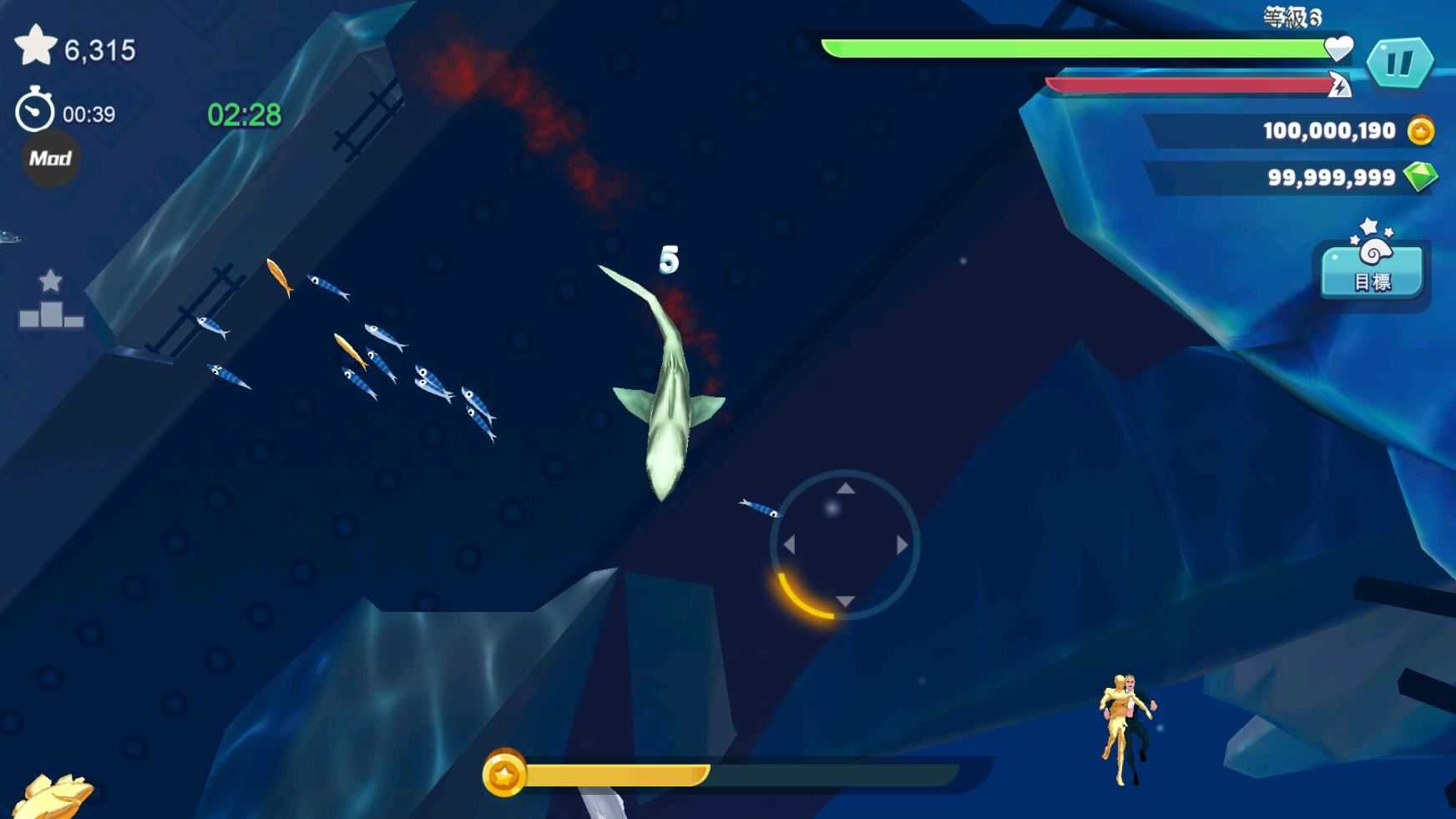Open the leaderboard podium icon
Image resolution: width=1456 pixels, height=819 pixels.
pyautogui.click(x=51, y=301)
